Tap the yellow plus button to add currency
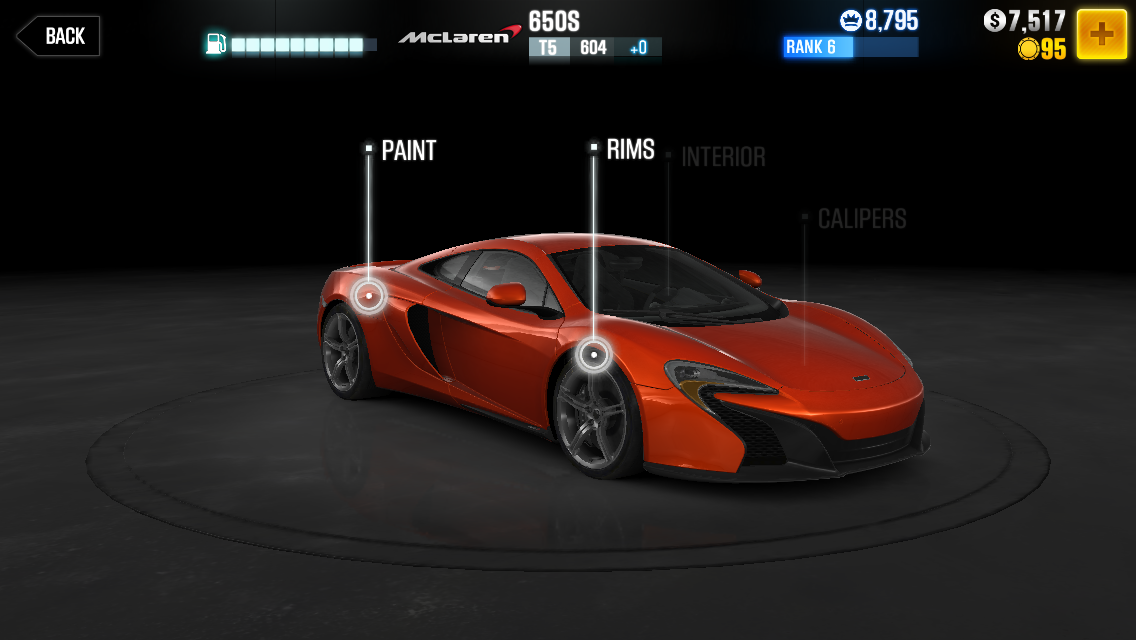The width and height of the screenshot is (1136, 640). click(x=1101, y=35)
